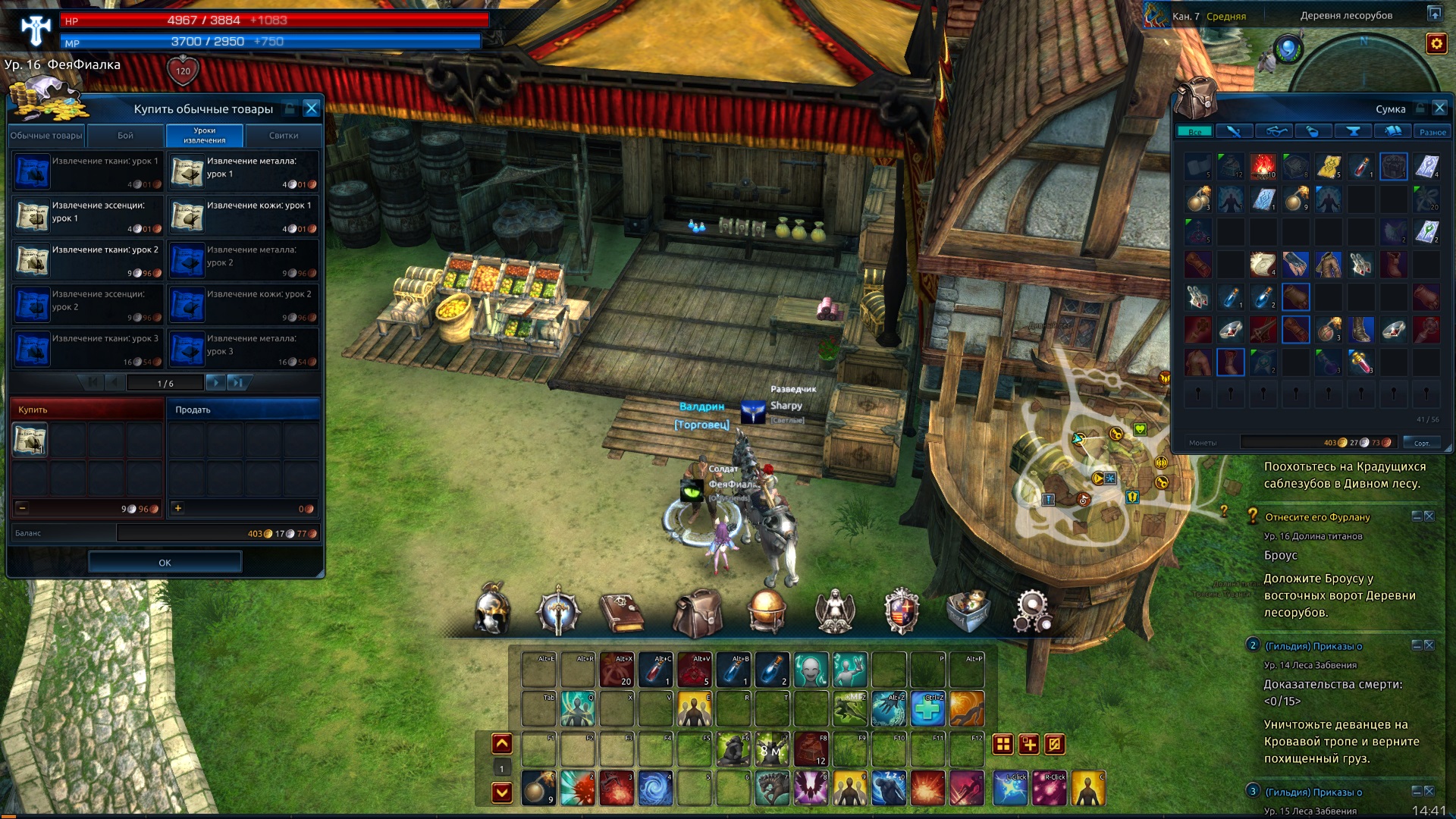Close the shop window
This screenshot has height=819, width=1456.
(x=311, y=108)
